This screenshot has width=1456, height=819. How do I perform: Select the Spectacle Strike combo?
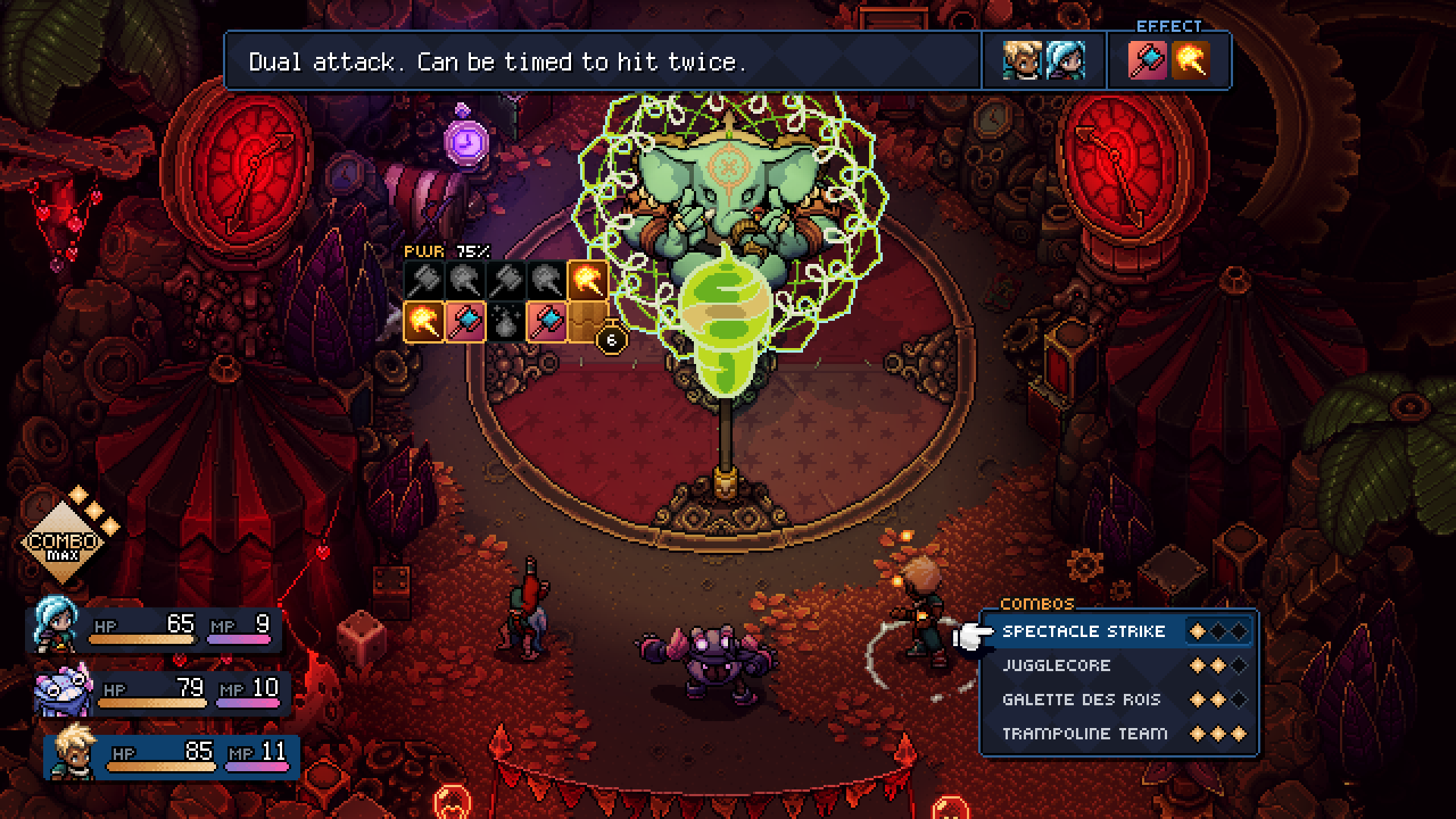[x=1084, y=632]
